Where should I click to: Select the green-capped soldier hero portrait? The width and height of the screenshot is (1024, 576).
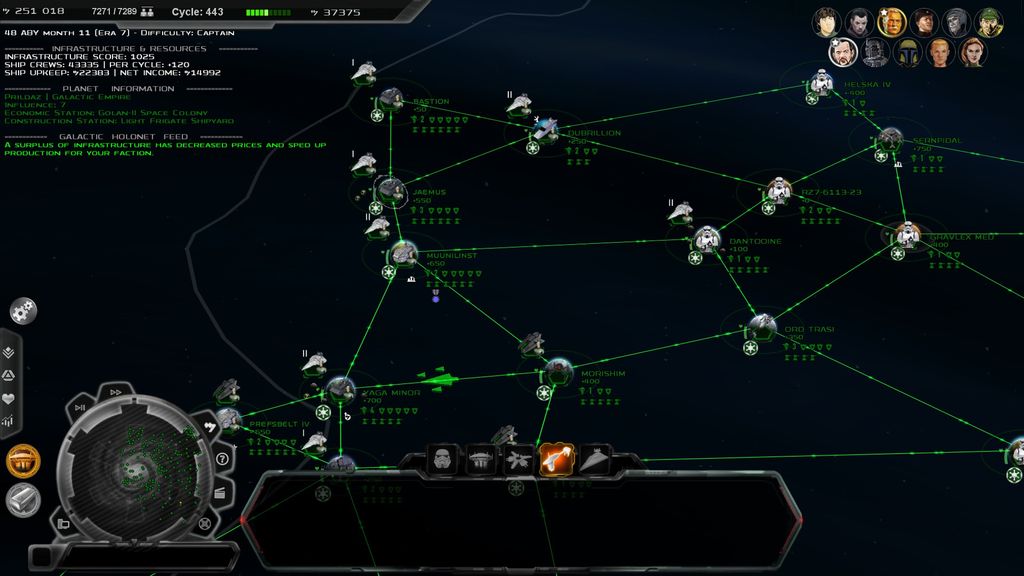tap(989, 21)
